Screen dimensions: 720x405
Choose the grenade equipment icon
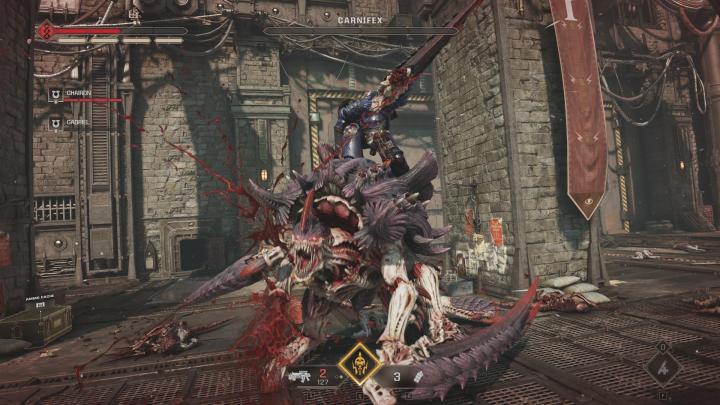click(417, 375)
